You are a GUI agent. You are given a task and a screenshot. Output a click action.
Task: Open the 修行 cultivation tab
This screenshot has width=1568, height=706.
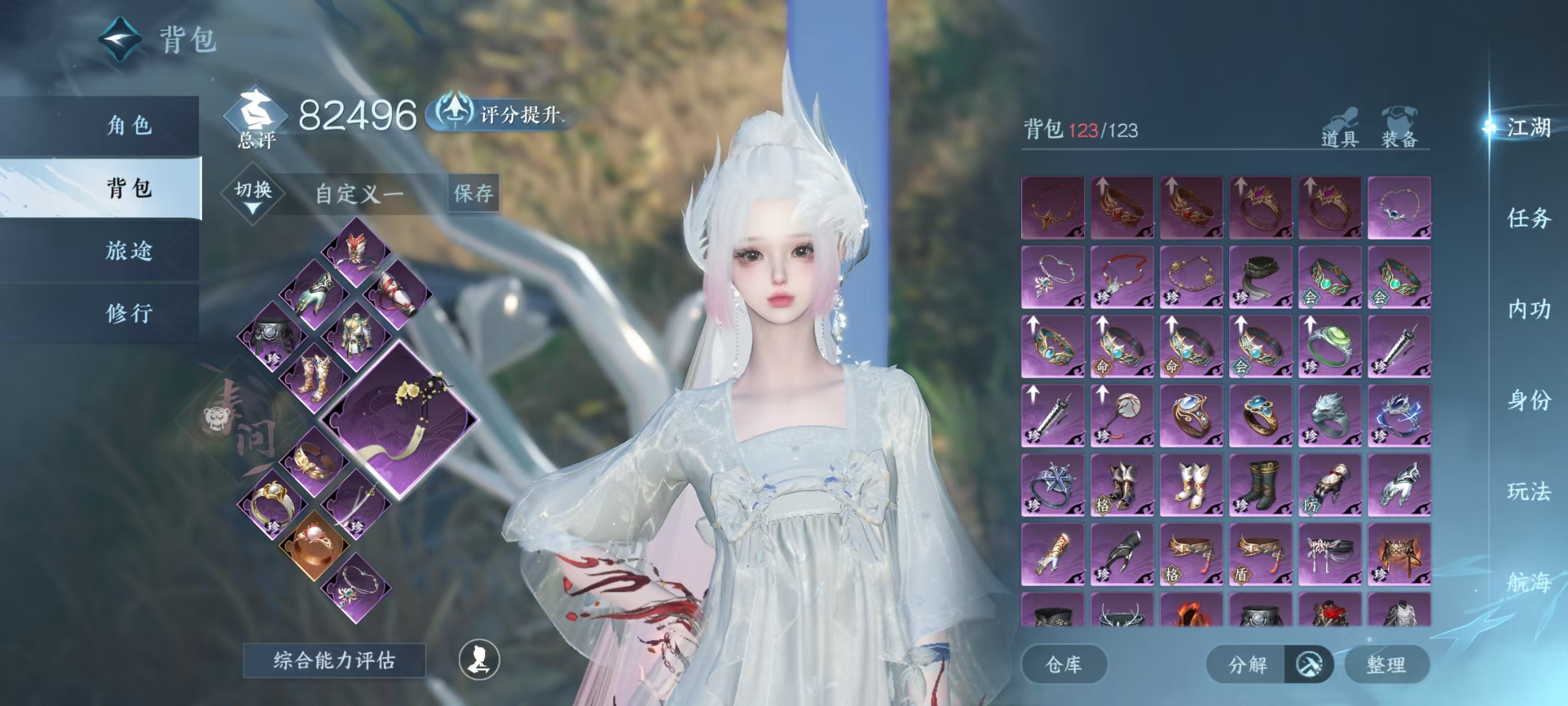[x=128, y=313]
